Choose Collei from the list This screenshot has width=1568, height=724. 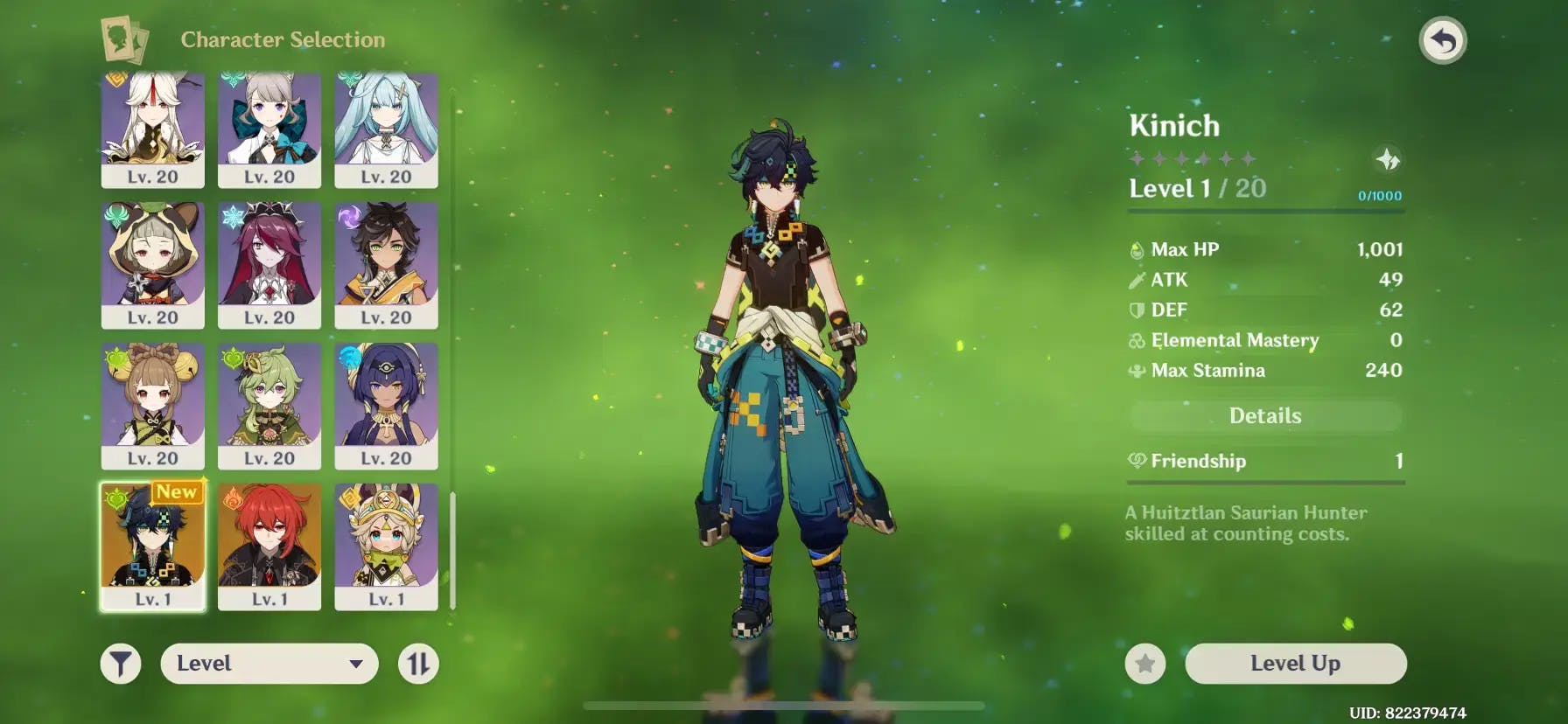click(x=269, y=405)
